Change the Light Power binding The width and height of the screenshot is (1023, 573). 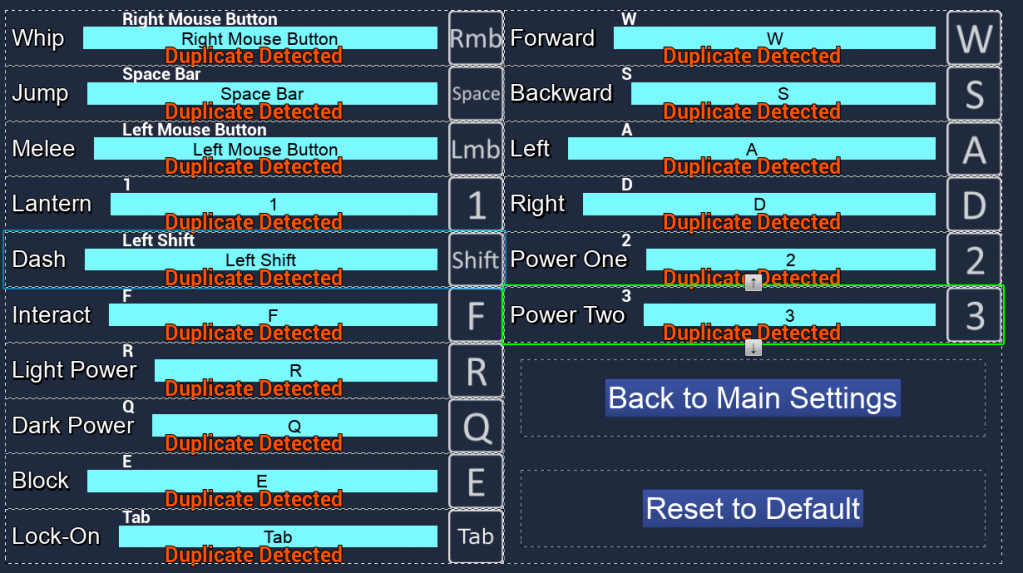[295, 370]
